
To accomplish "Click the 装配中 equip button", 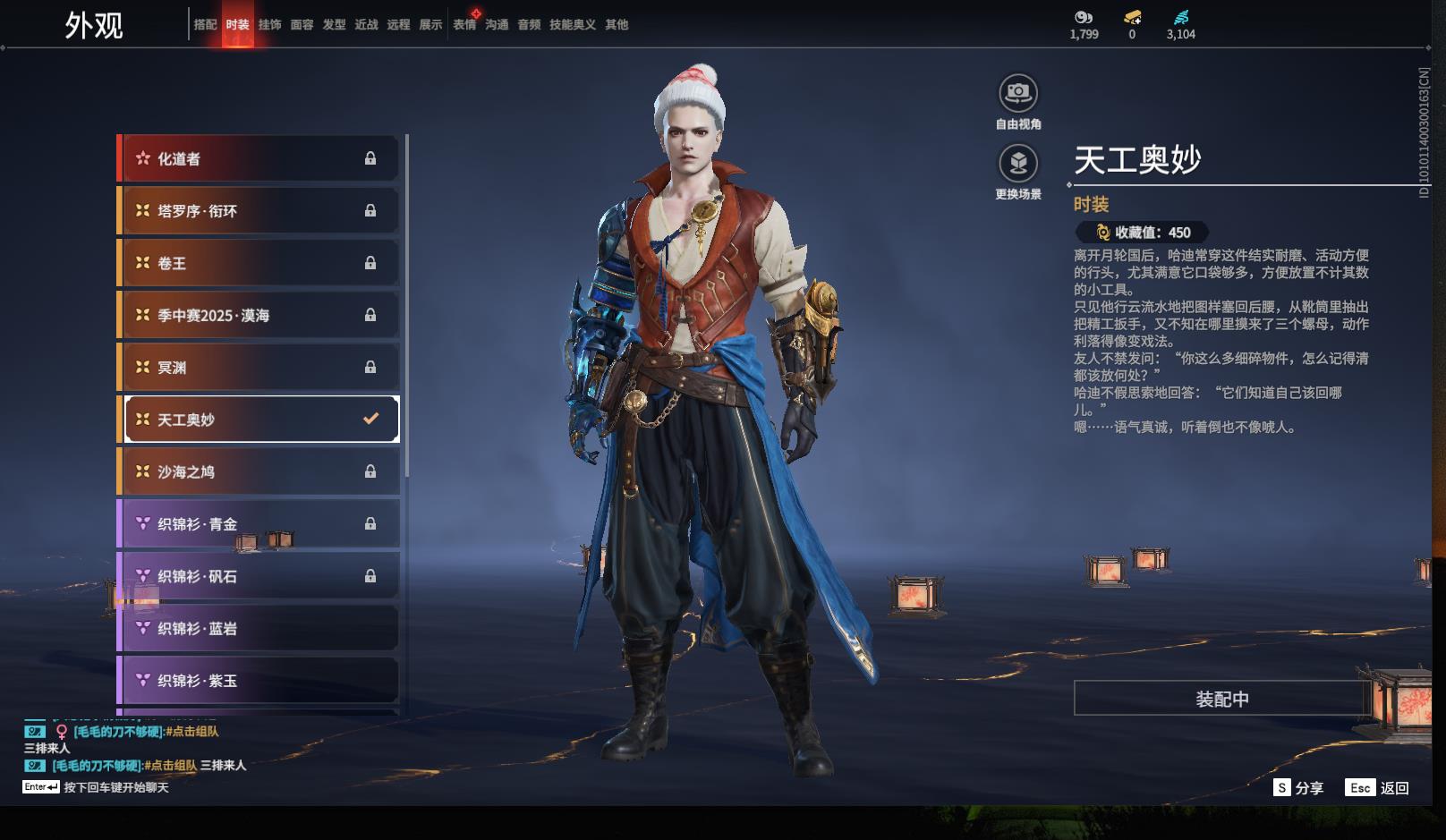I will click(1221, 699).
